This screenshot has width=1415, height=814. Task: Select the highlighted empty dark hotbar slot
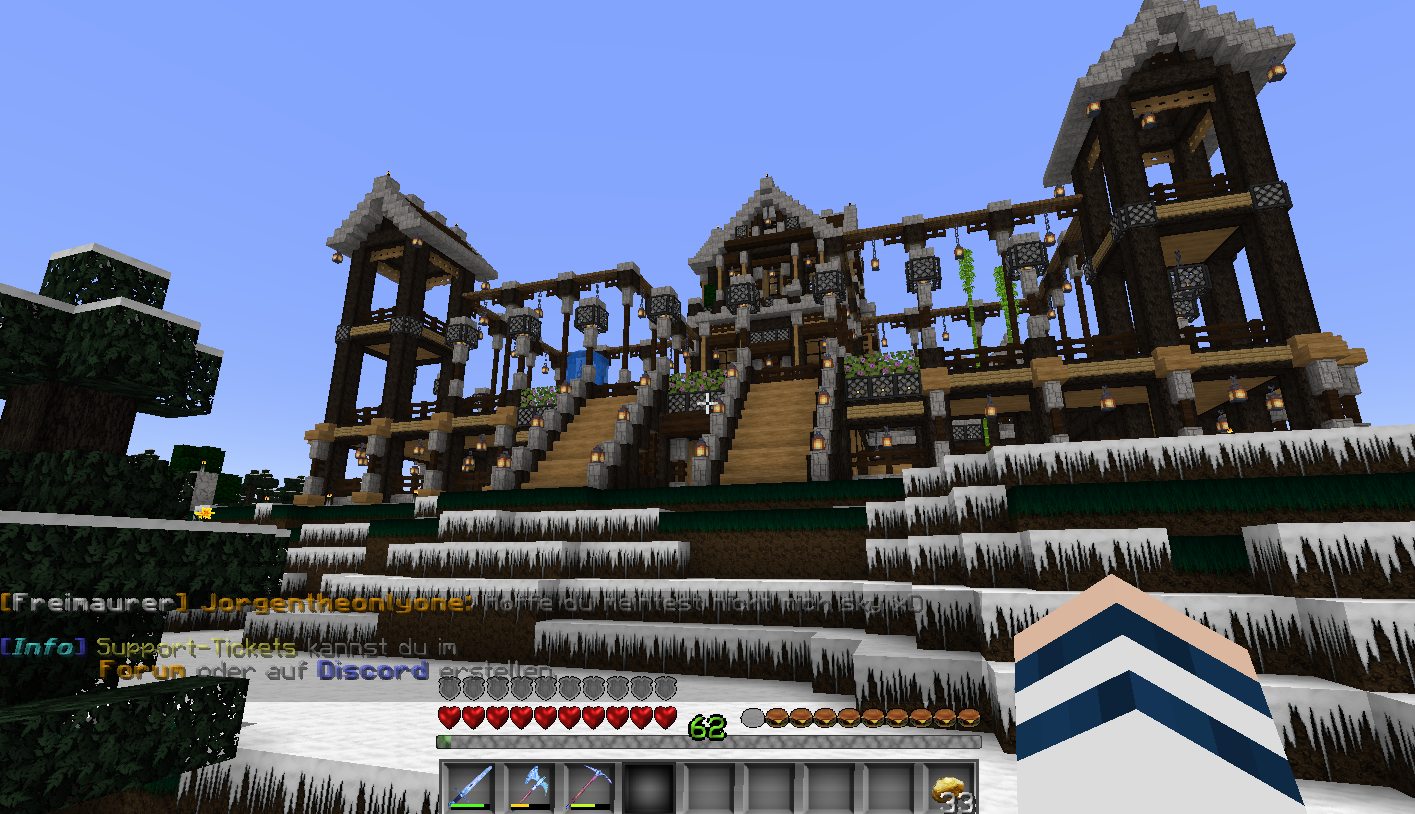pyautogui.click(x=651, y=787)
